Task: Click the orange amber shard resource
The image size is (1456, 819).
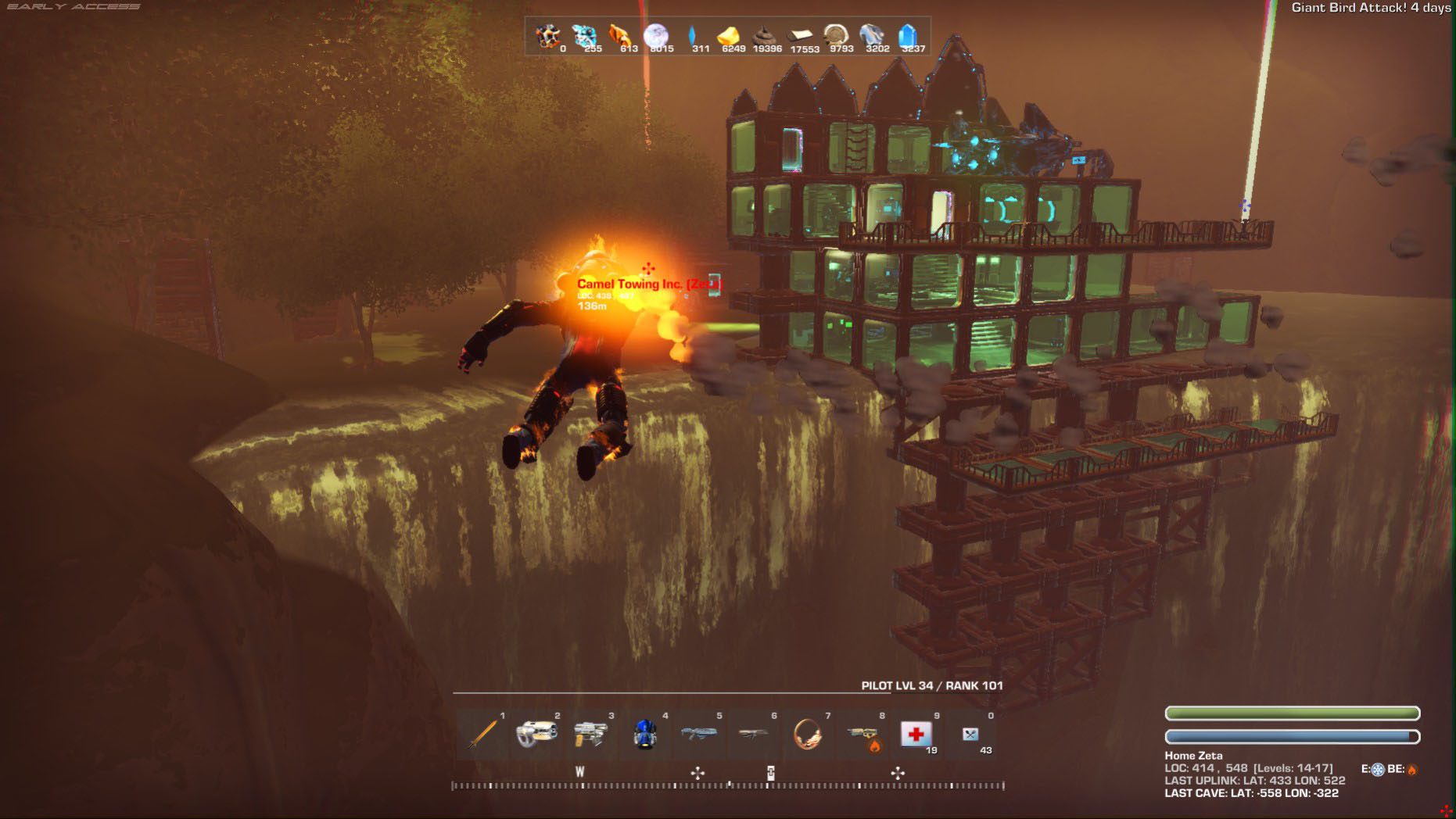Action: pos(619,36)
